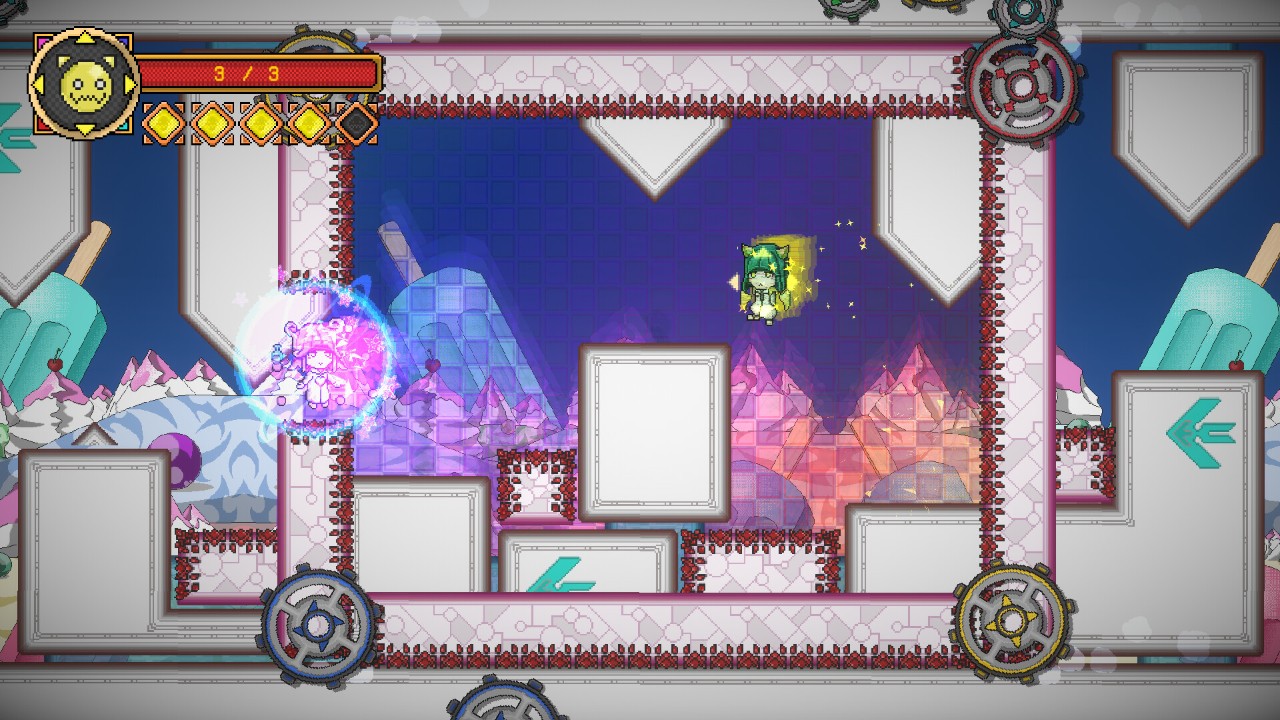Viewport: 1280px width, 720px height.
Task: Toggle the fourth lit gem indicator
Action: (308, 123)
